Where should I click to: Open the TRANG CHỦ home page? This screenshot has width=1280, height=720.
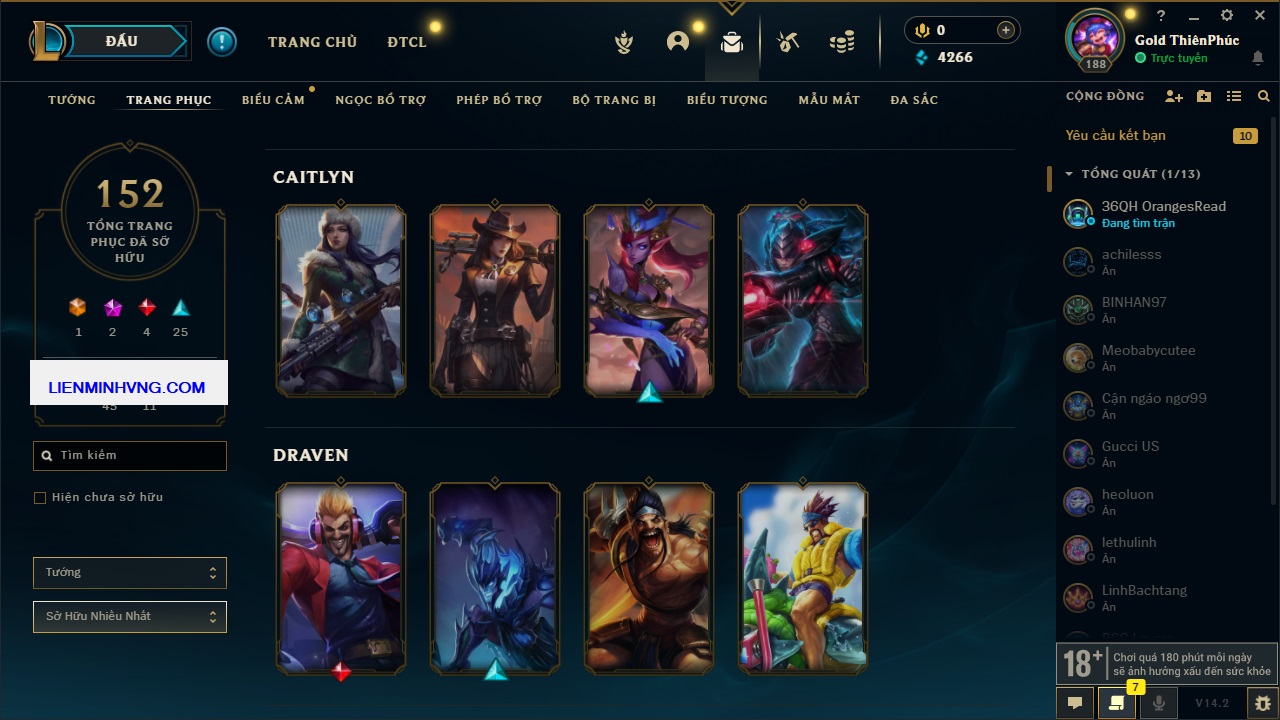312,42
